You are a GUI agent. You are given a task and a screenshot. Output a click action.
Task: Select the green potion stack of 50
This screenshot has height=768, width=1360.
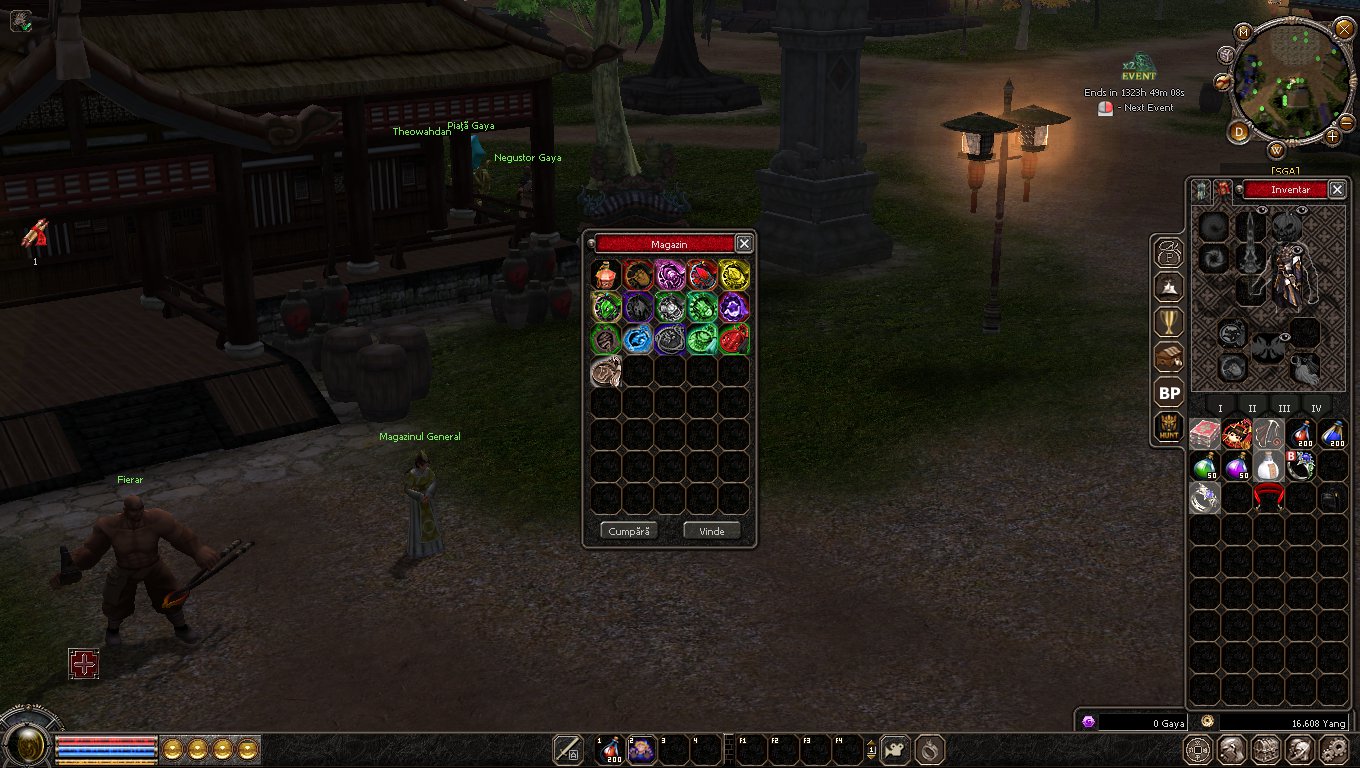1205,467
